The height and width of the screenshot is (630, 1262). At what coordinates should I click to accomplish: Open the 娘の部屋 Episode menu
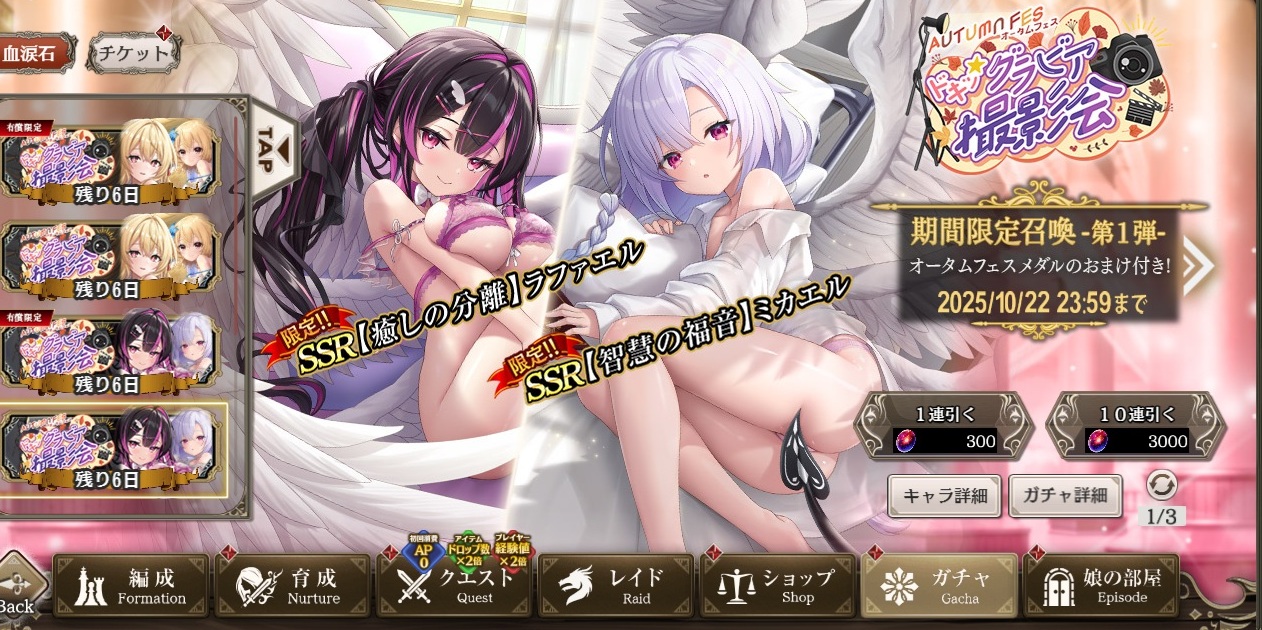[x=1102, y=586]
